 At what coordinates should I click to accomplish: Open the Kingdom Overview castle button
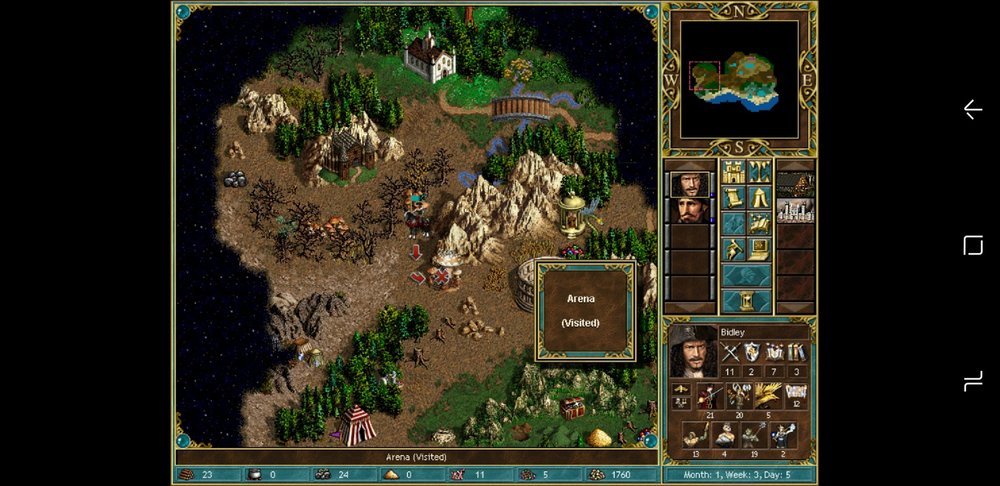coord(733,171)
